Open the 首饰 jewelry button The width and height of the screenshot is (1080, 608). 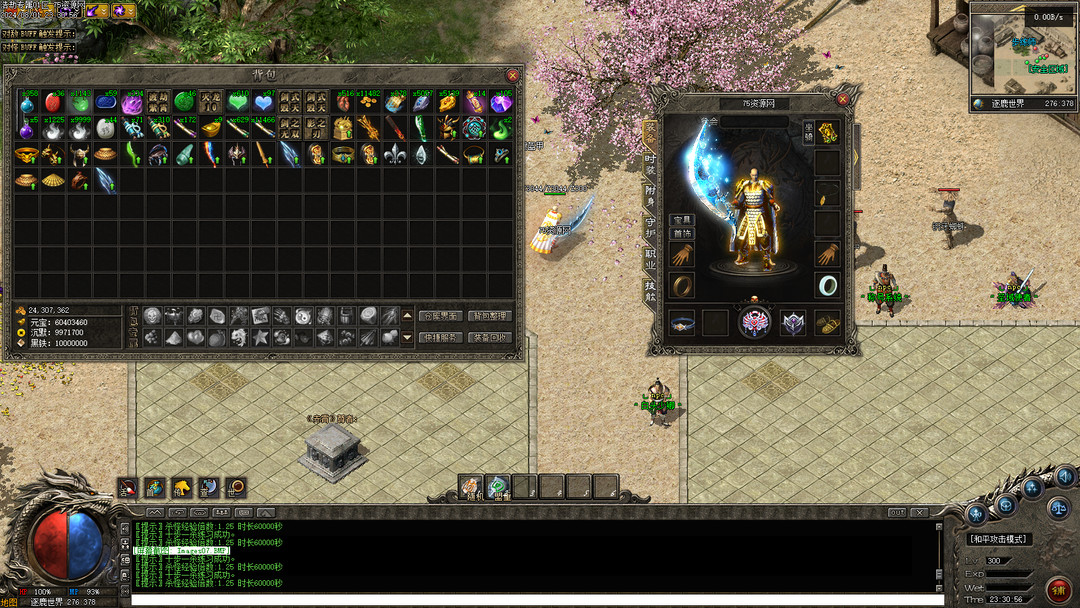click(682, 233)
